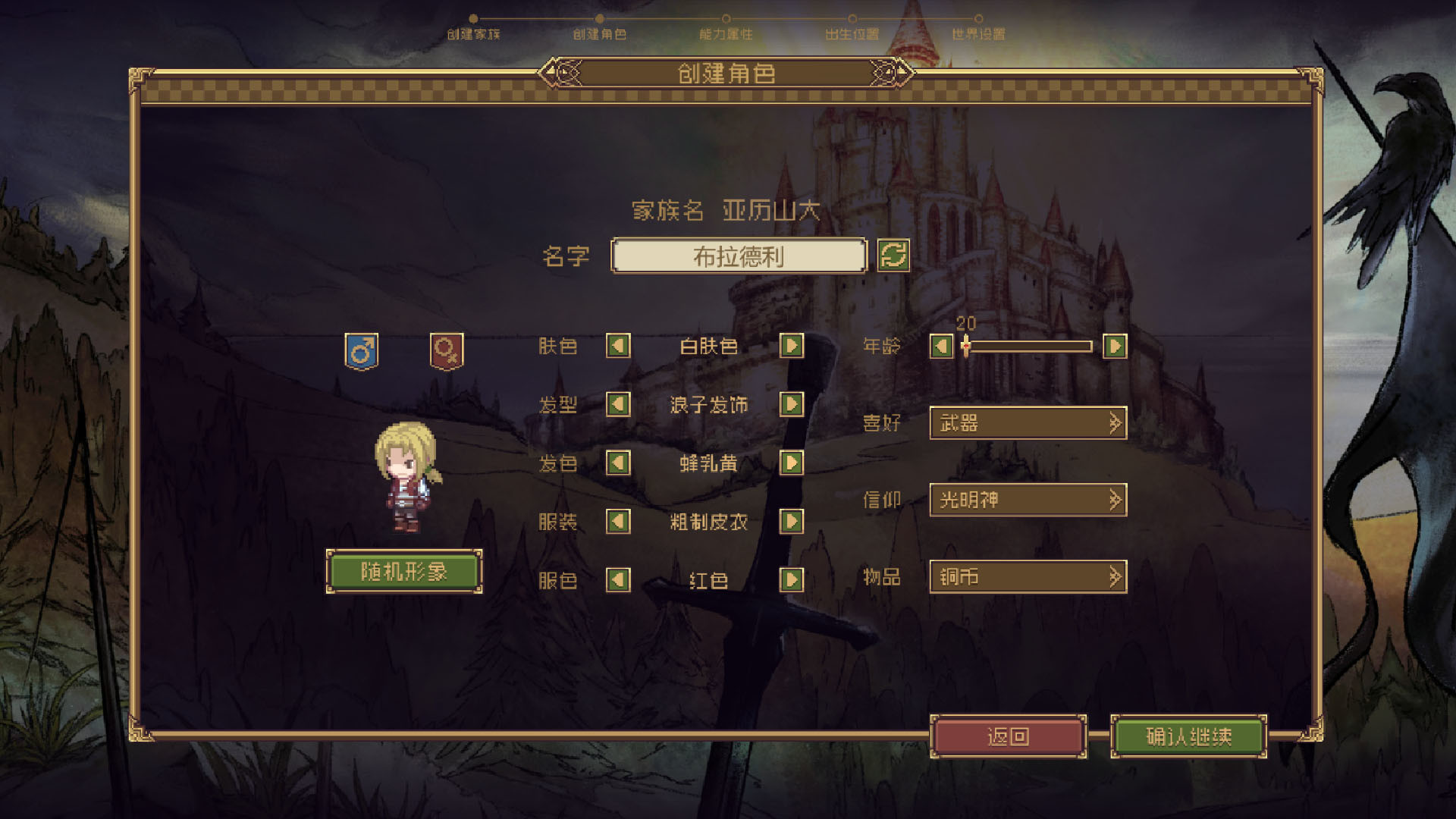Click the 返回 return button
The width and height of the screenshot is (1456, 819).
[x=1009, y=736]
